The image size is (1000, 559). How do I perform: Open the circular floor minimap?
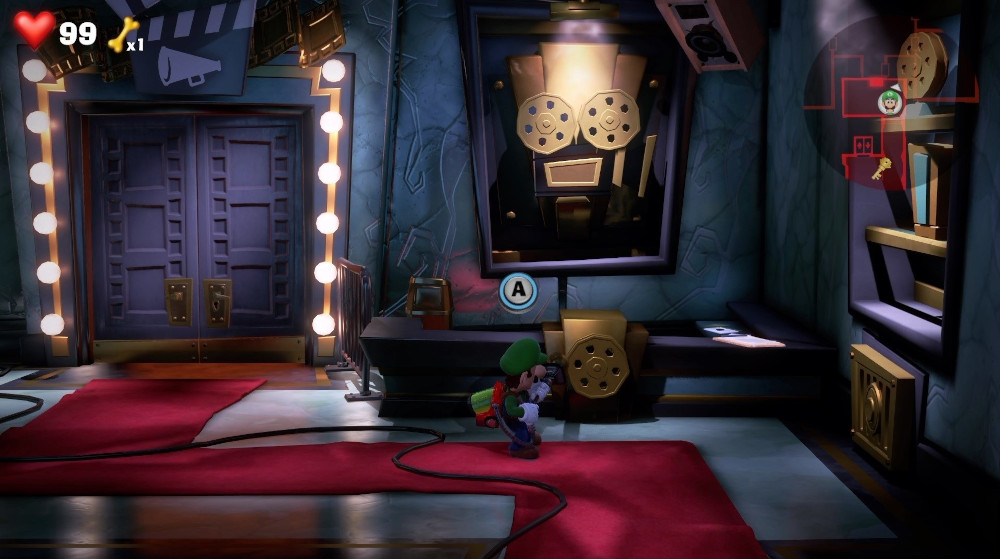click(888, 103)
